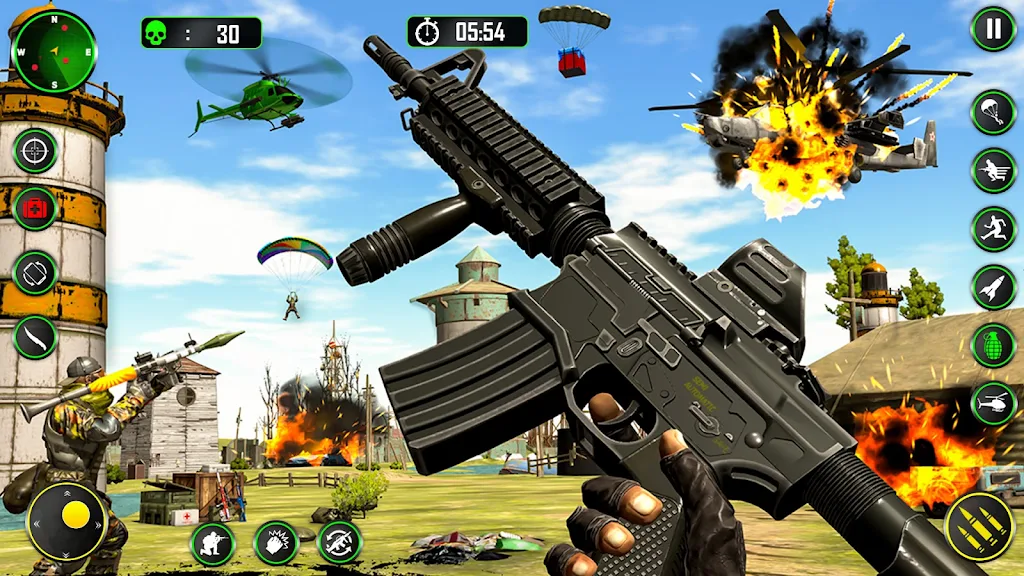
Task: Open the compass minimap
Action: 53,50
